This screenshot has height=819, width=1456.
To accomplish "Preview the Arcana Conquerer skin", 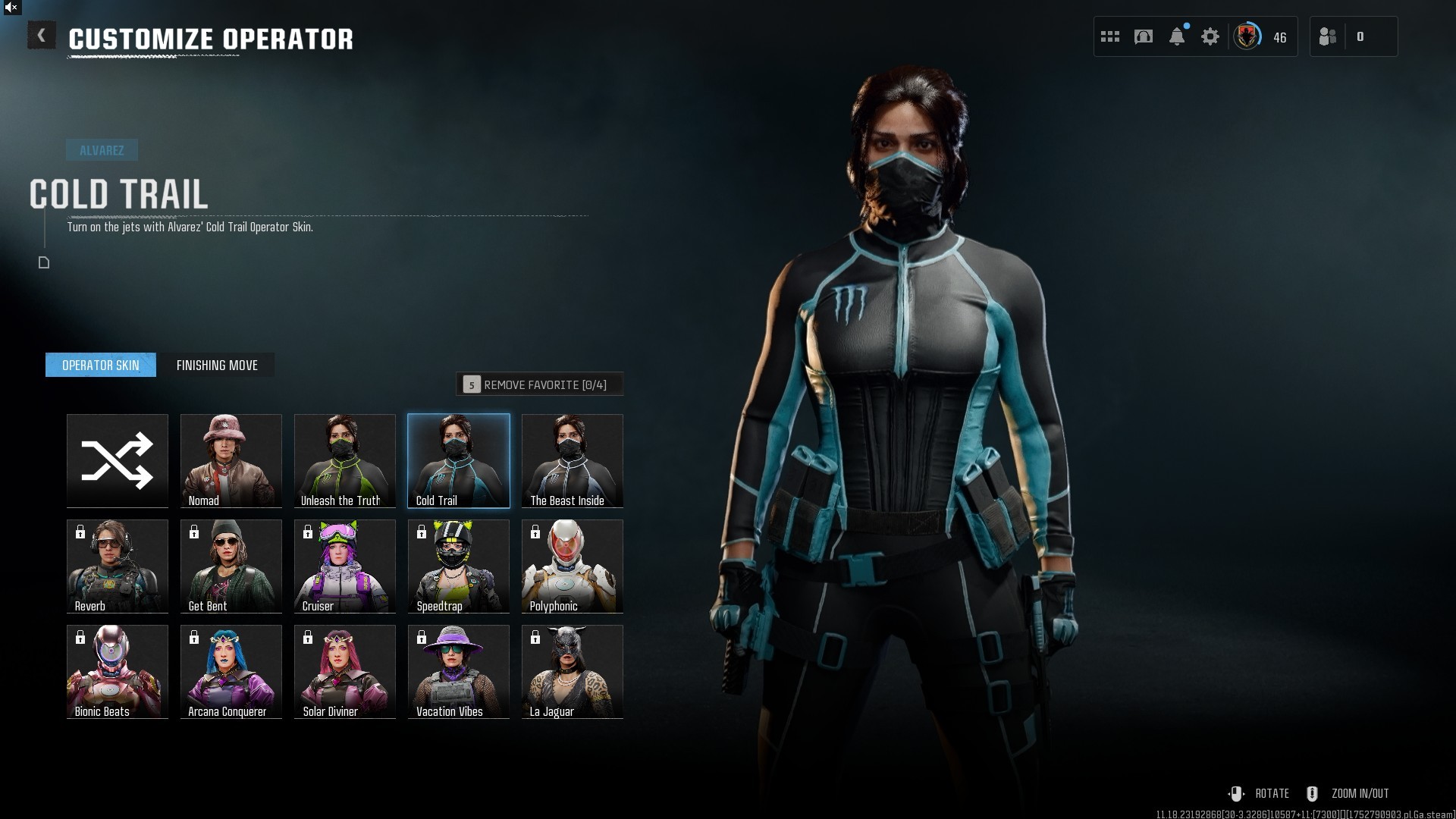I will [231, 671].
